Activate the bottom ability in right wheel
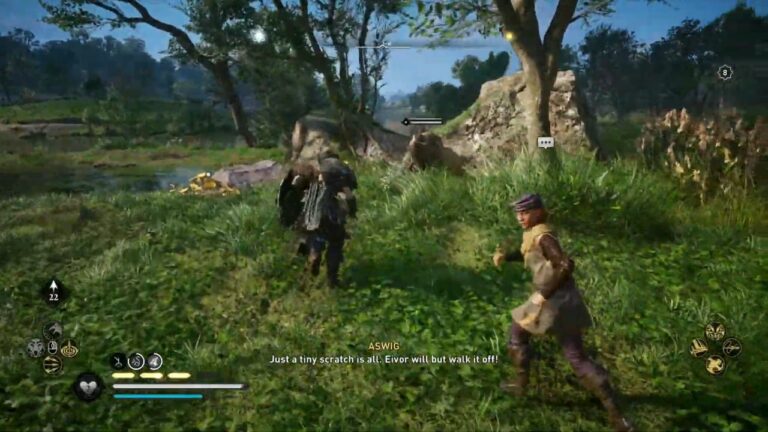Viewport: 768px width, 432px height. 715,365
